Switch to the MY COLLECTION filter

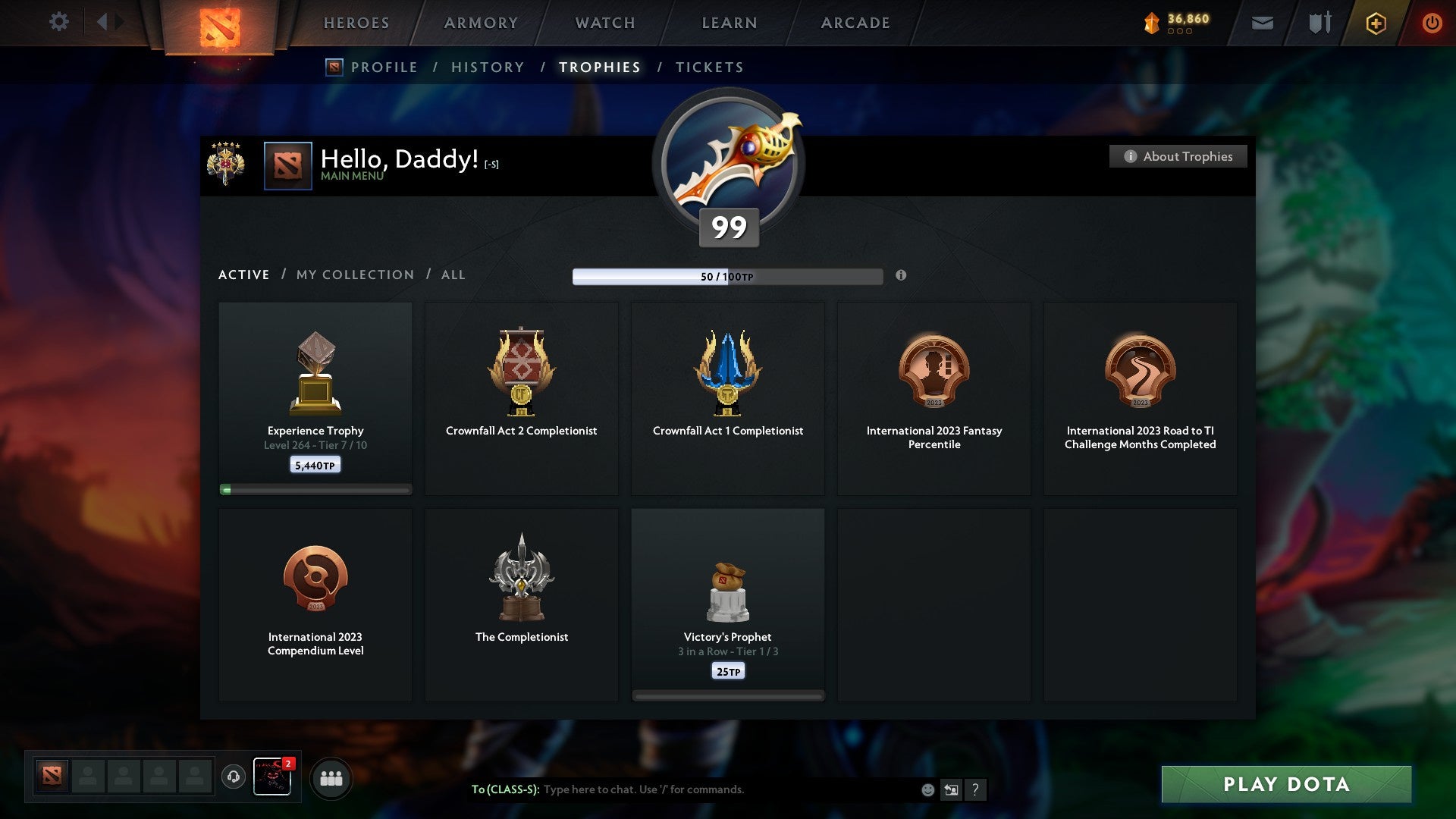(354, 275)
